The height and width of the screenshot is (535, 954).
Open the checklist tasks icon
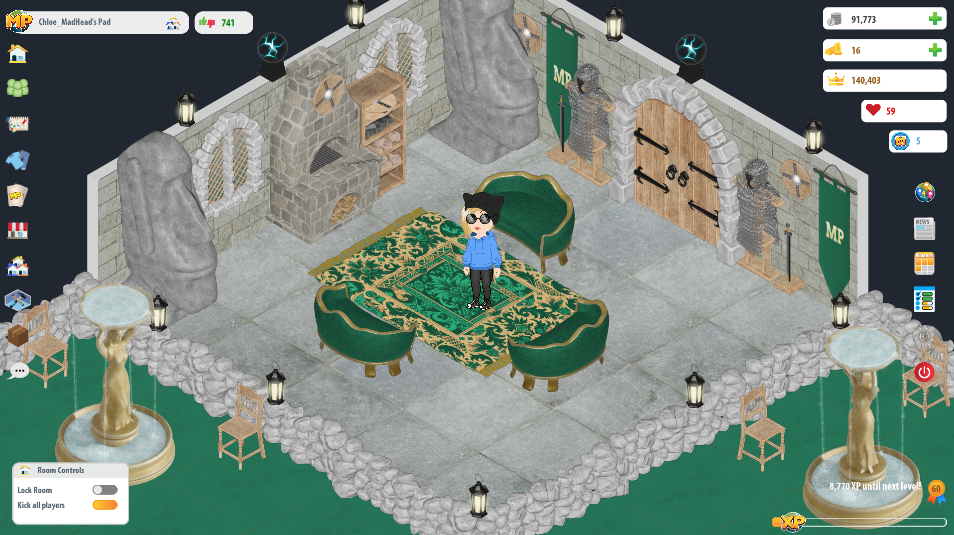click(924, 299)
